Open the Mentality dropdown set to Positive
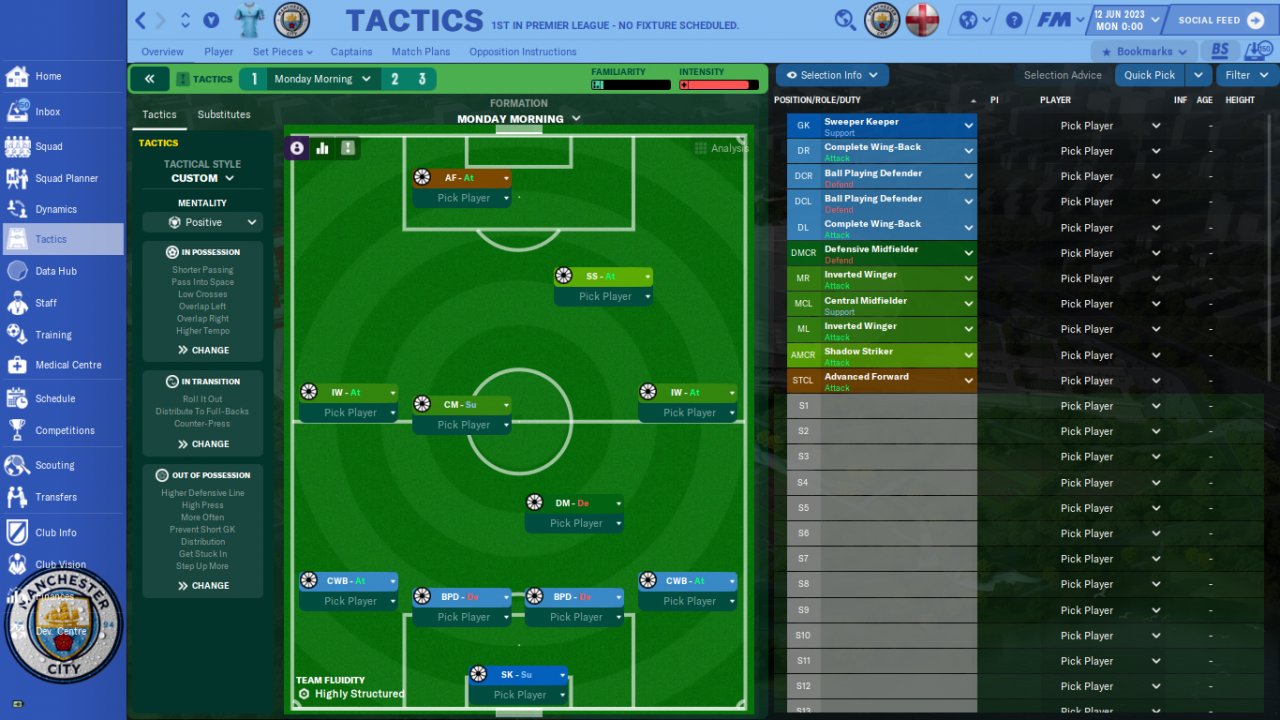Screen dimensions: 1280x720 click(x=203, y=222)
